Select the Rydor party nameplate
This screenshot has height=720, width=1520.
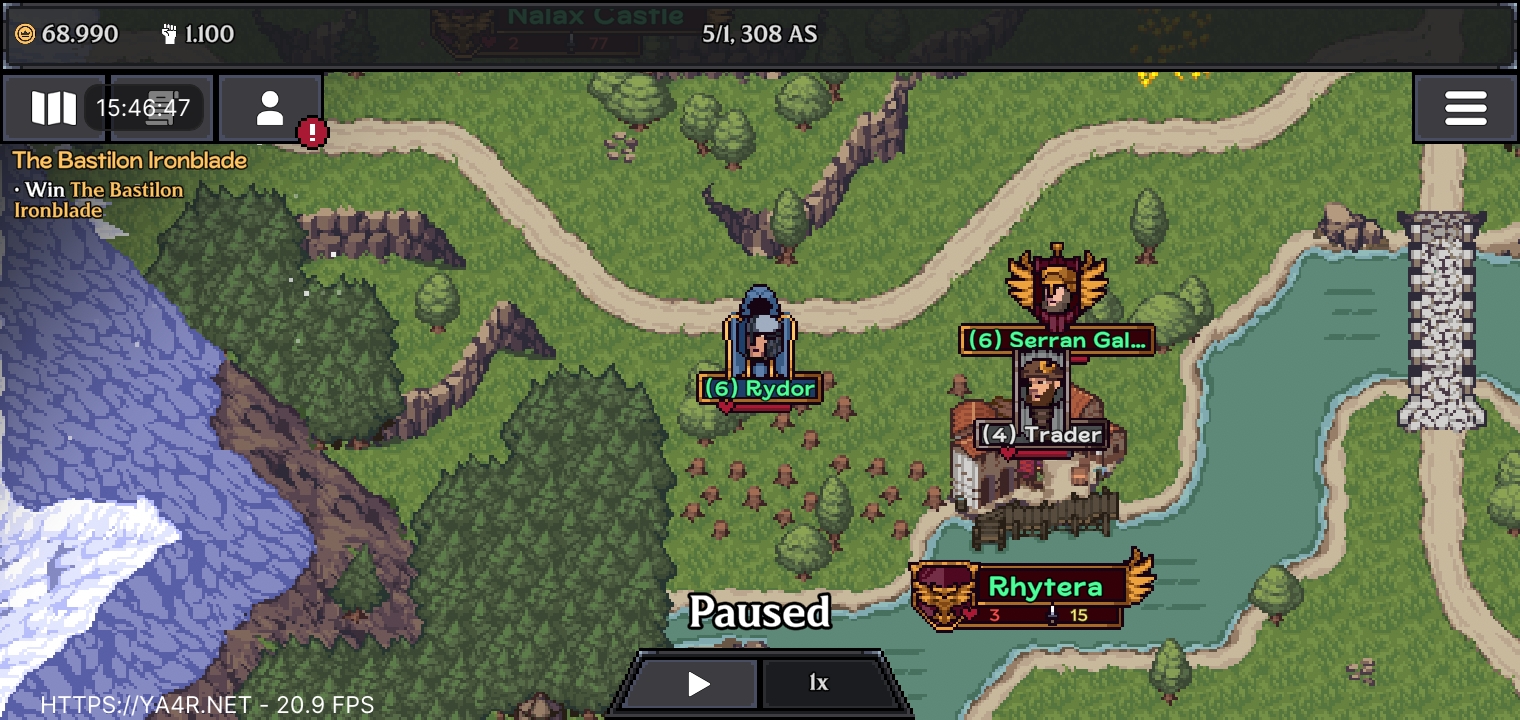[760, 388]
